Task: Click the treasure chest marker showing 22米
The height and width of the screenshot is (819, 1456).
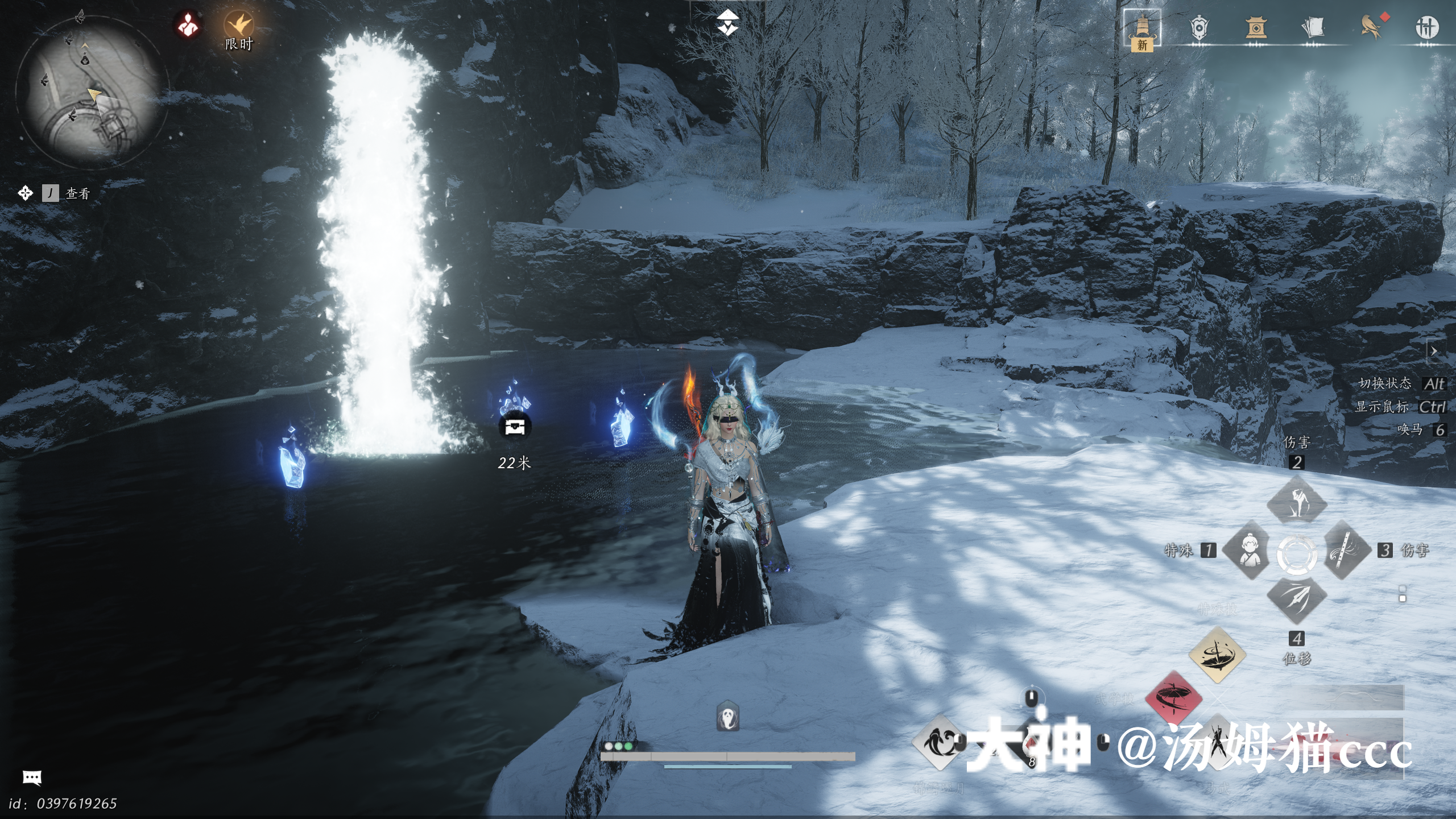Action: point(515,427)
